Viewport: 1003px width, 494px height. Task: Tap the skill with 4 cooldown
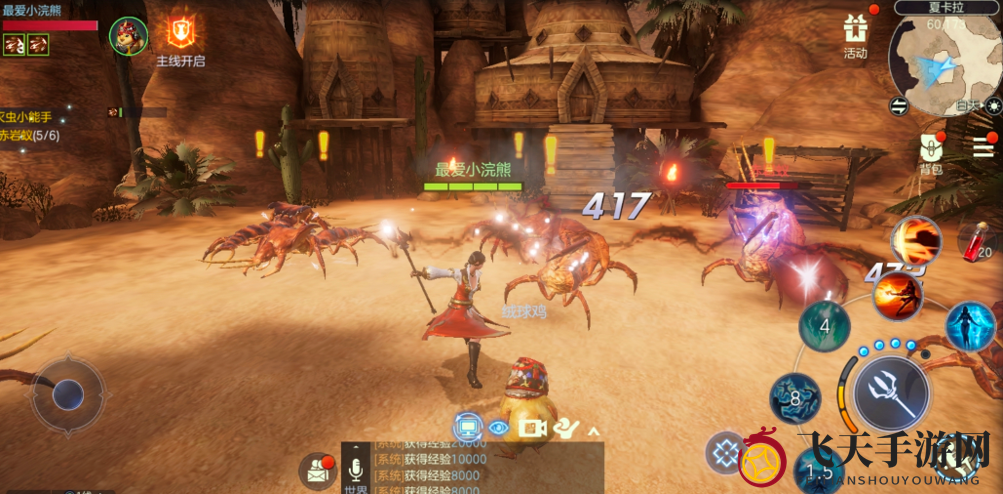pyautogui.click(x=825, y=326)
